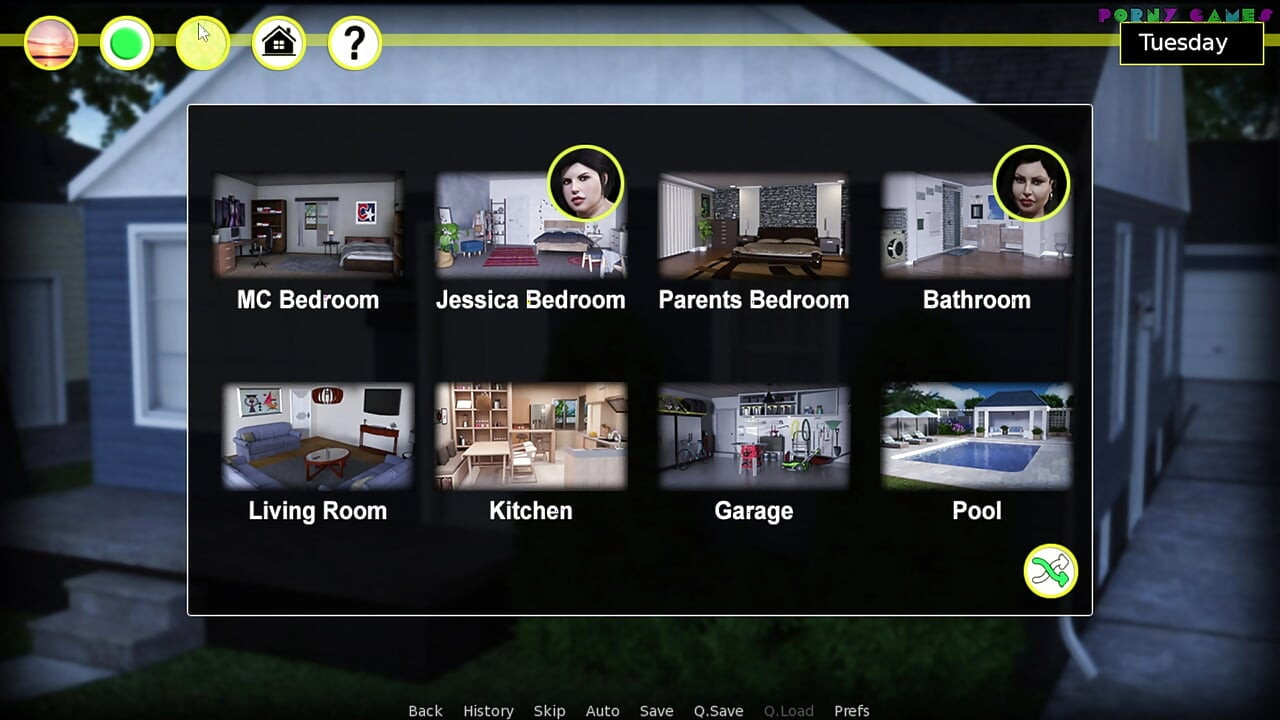Open the question mark help icon
Screen dimensions: 1280x720
355,43
